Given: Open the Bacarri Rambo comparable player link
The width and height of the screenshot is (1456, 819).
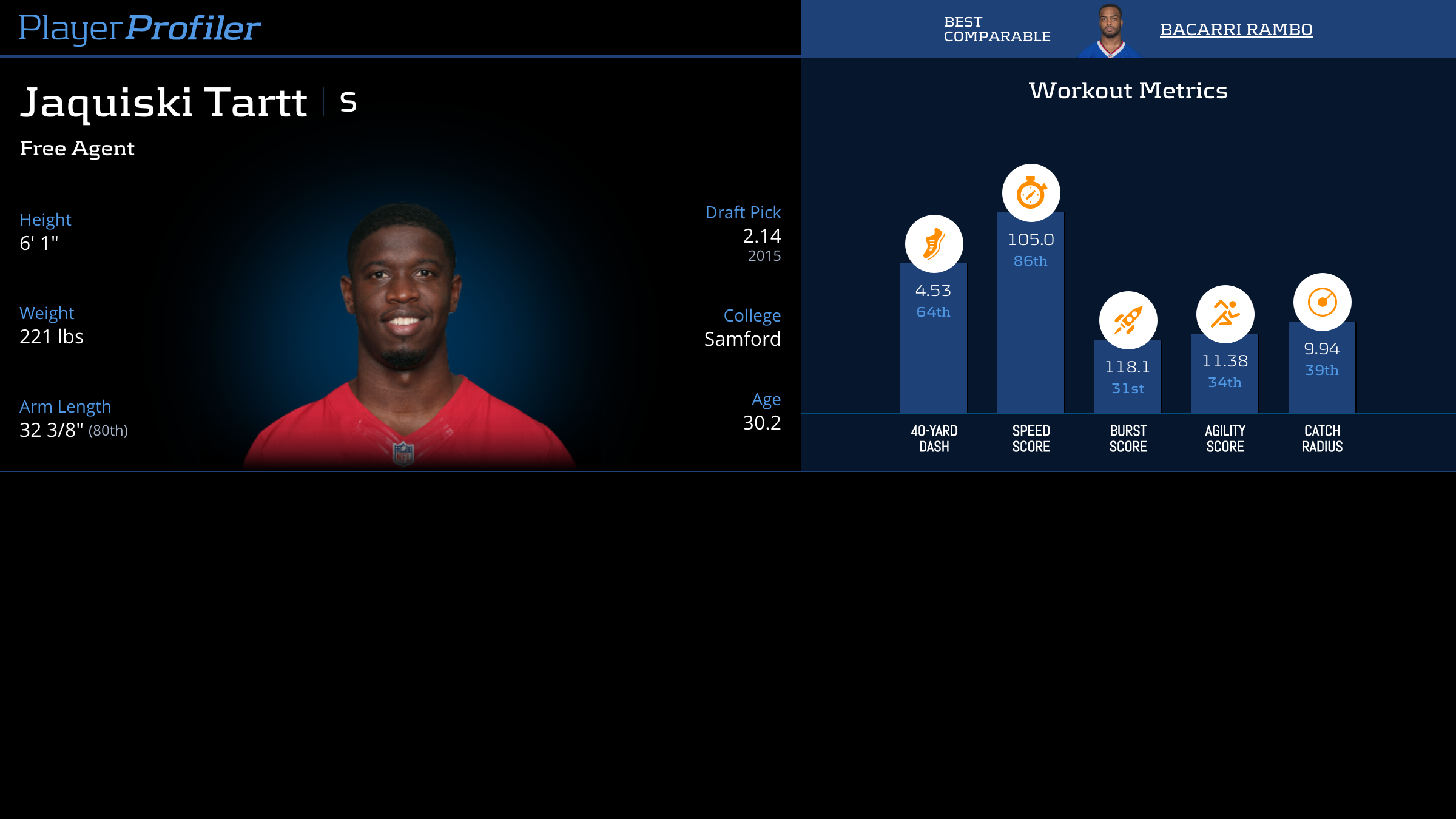Looking at the screenshot, I should (x=1236, y=29).
